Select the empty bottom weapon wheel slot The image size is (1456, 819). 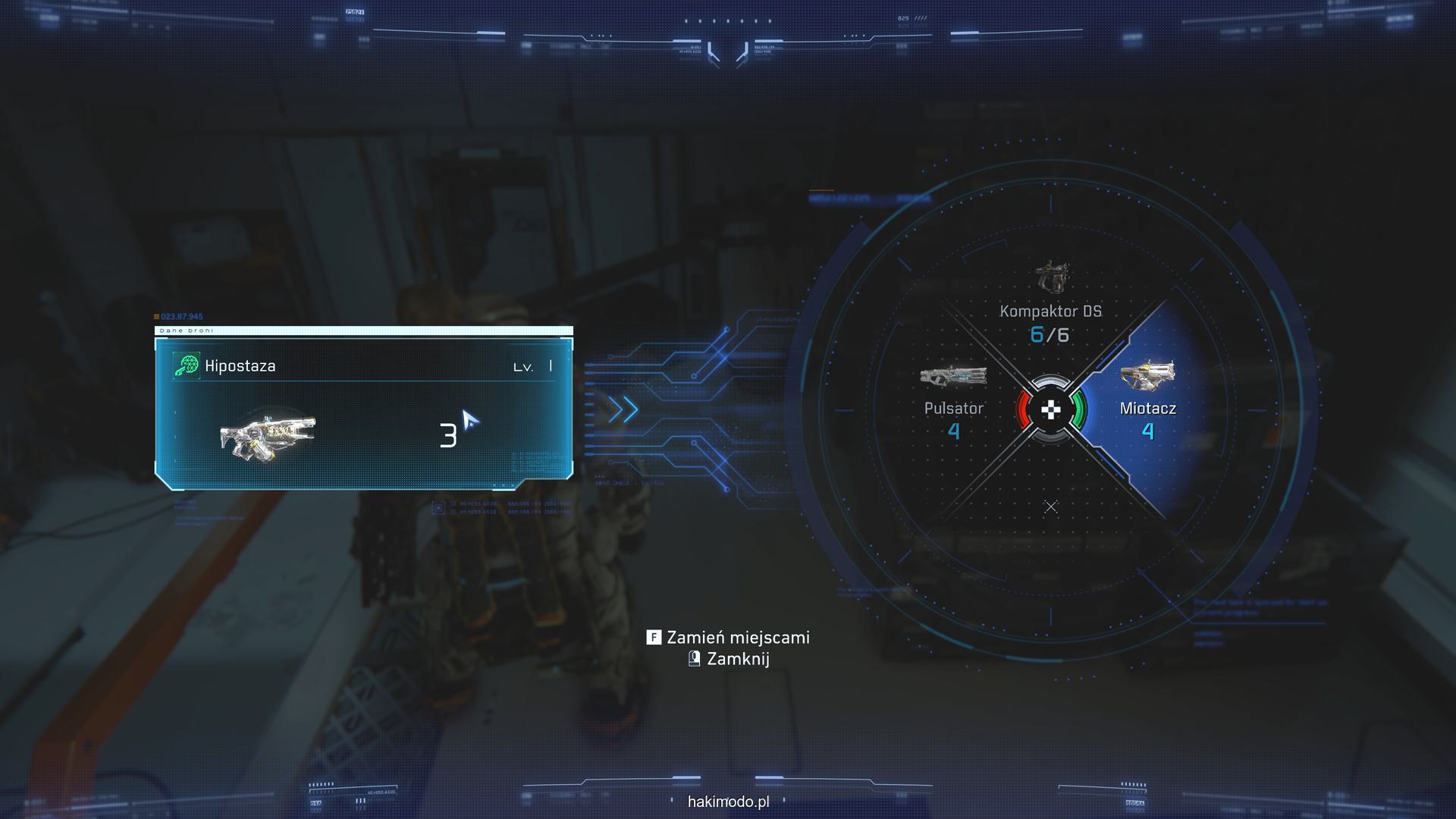click(x=1050, y=507)
